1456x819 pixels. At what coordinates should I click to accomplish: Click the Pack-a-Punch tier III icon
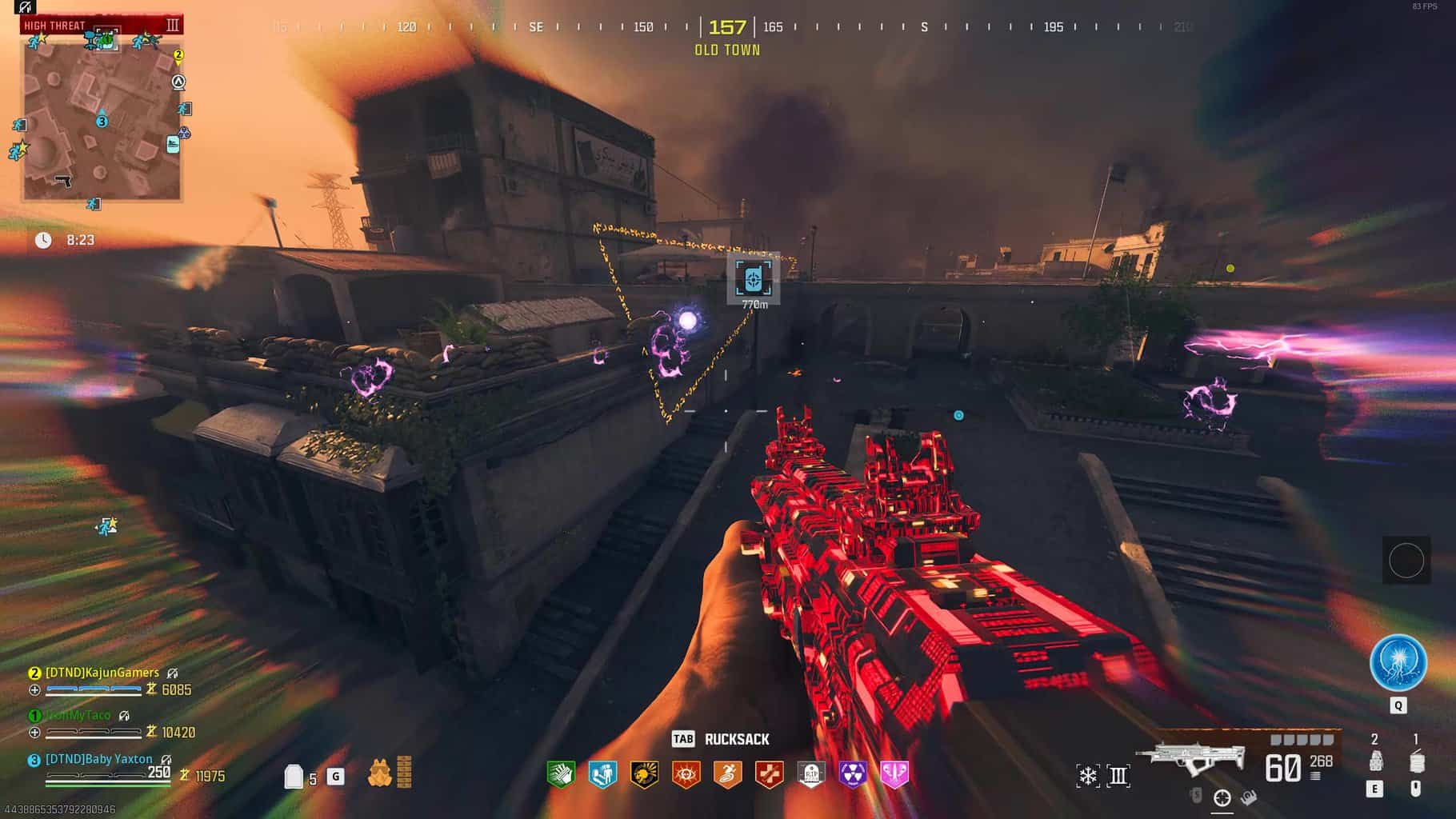tap(1118, 775)
